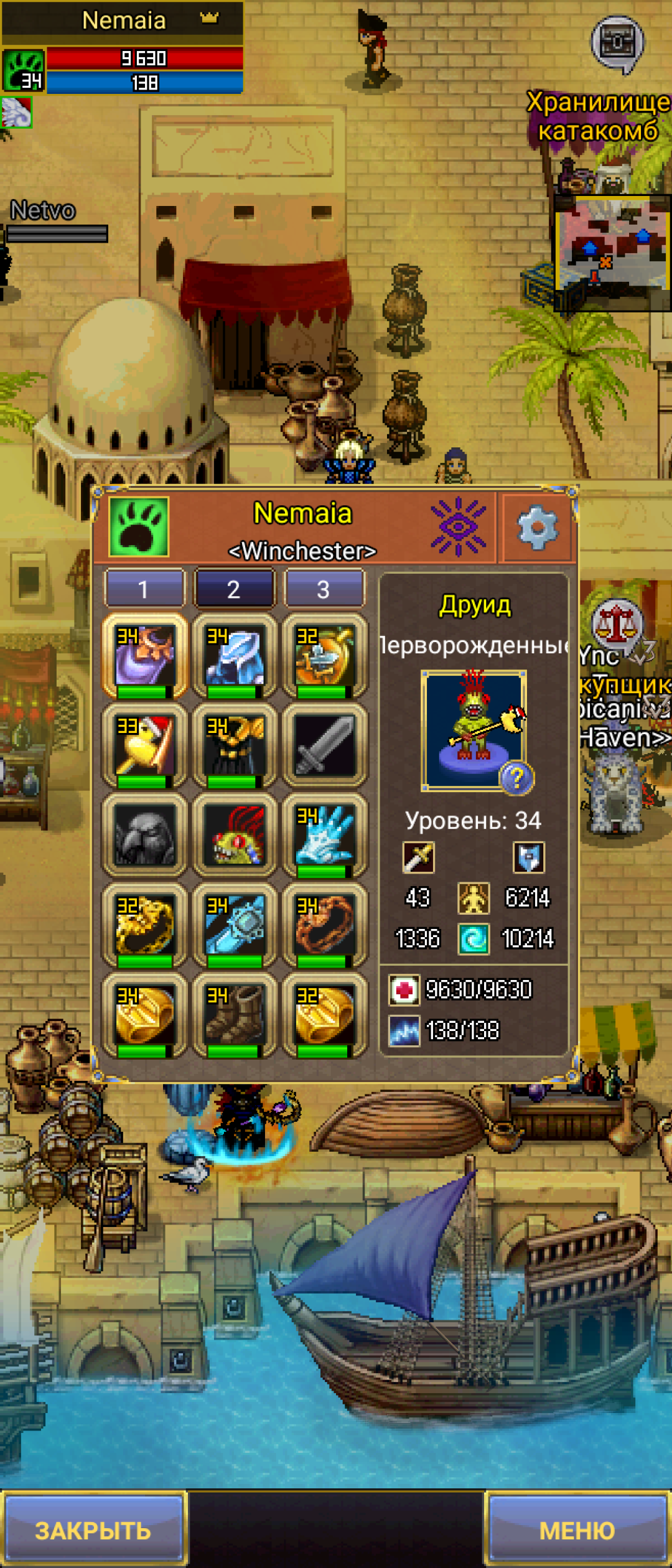Select the brown leather boots slot

pos(234,1015)
